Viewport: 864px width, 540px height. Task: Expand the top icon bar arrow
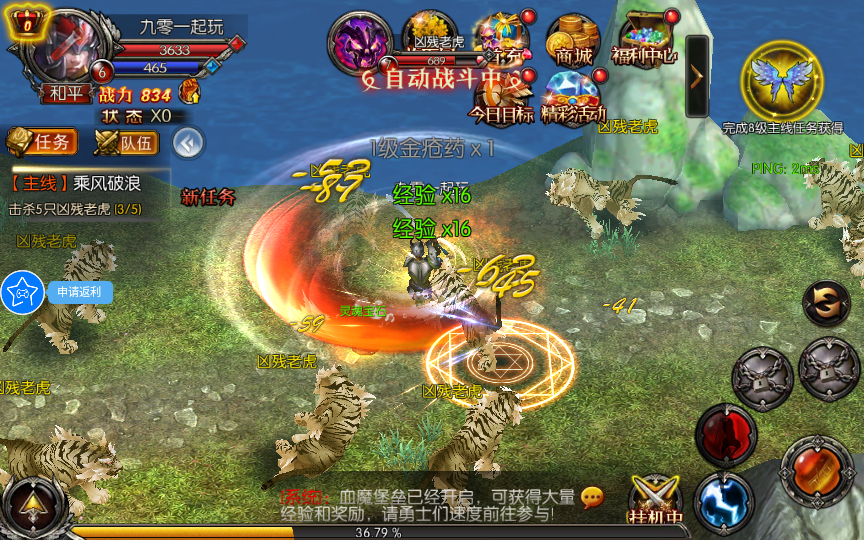[x=697, y=76]
